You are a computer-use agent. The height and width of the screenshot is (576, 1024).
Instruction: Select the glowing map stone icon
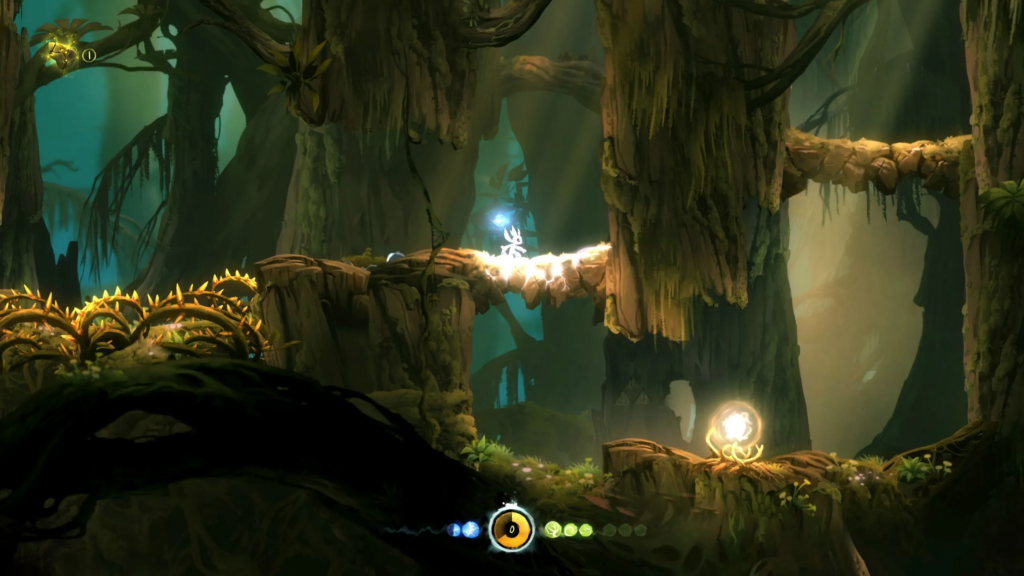point(64,54)
